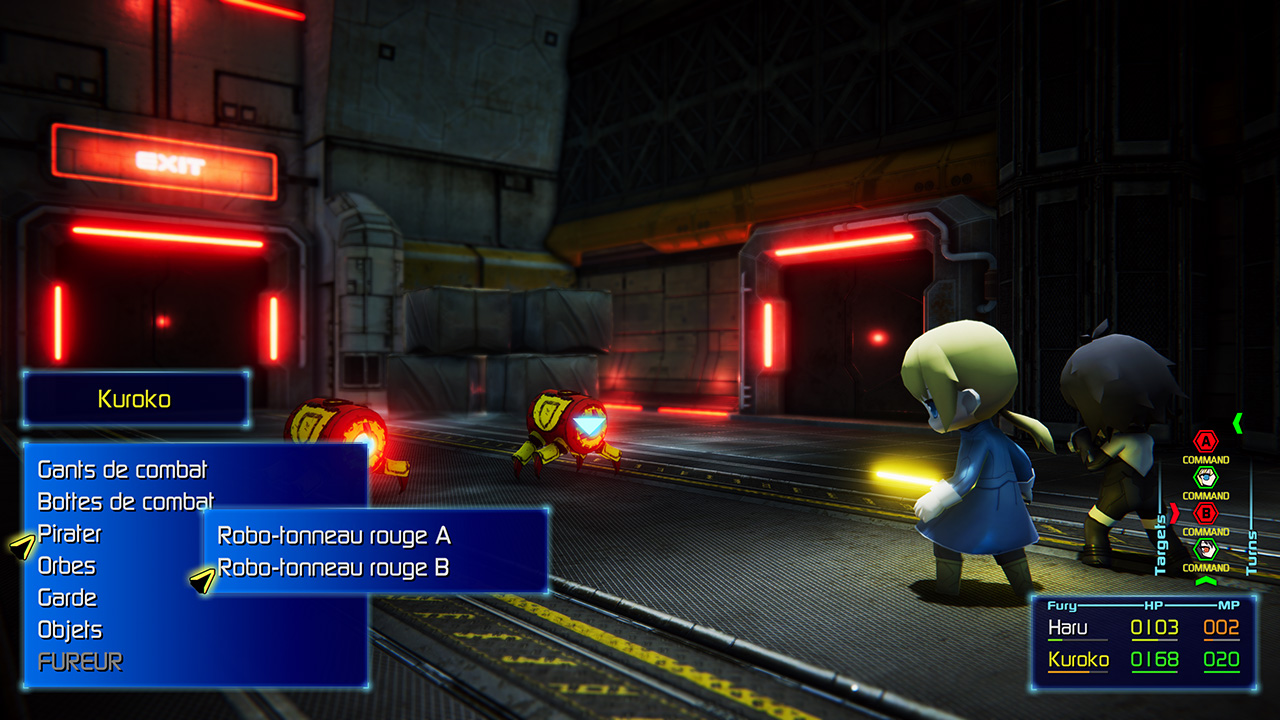Open the Objets item list
The width and height of the screenshot is (1280, 720).
70,629
